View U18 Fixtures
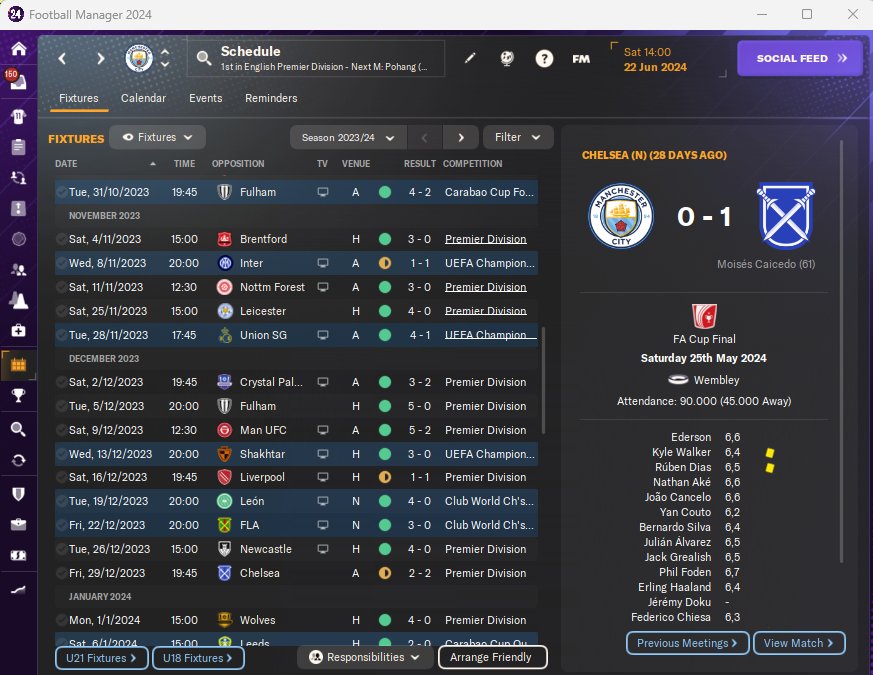 coord(197,658)
